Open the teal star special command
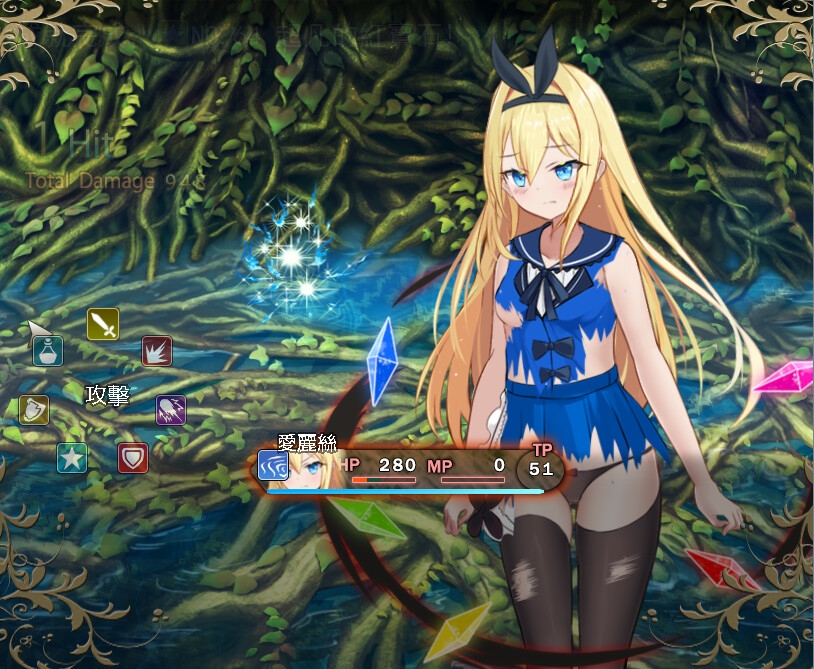 tap(72, 458)
